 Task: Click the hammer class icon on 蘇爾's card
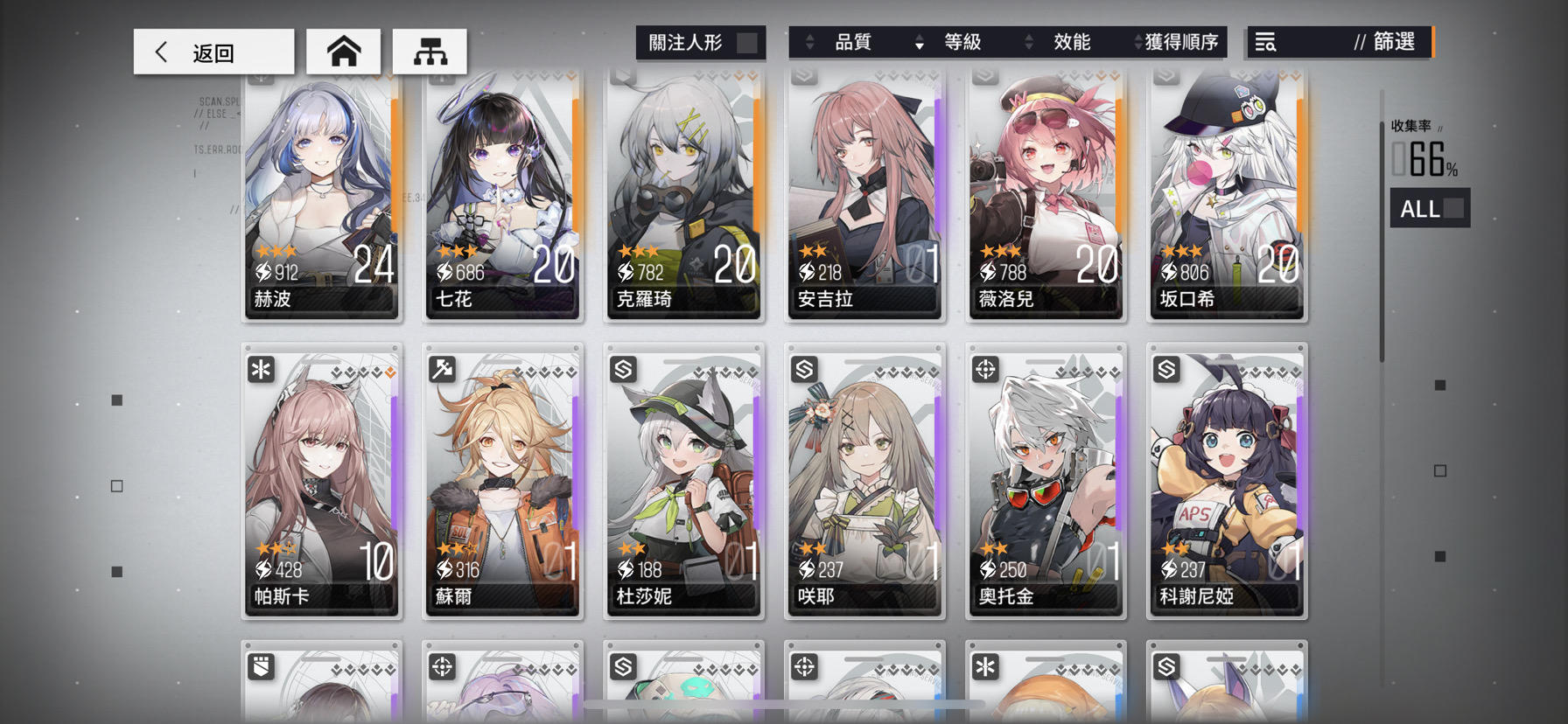click(x=443, y=370)
